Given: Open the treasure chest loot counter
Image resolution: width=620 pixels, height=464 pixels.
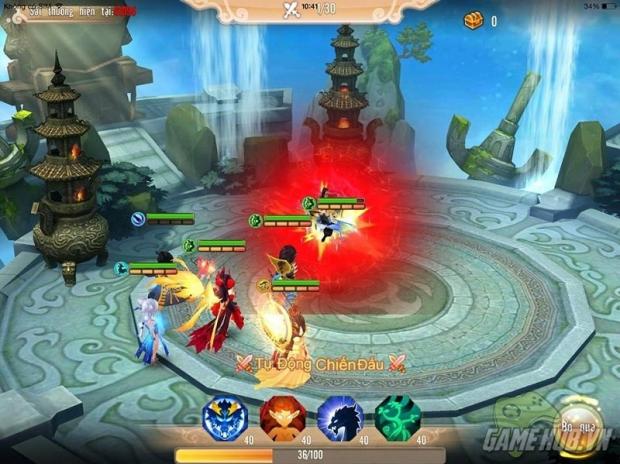Looking at the screenshot, I should (472, 20).
